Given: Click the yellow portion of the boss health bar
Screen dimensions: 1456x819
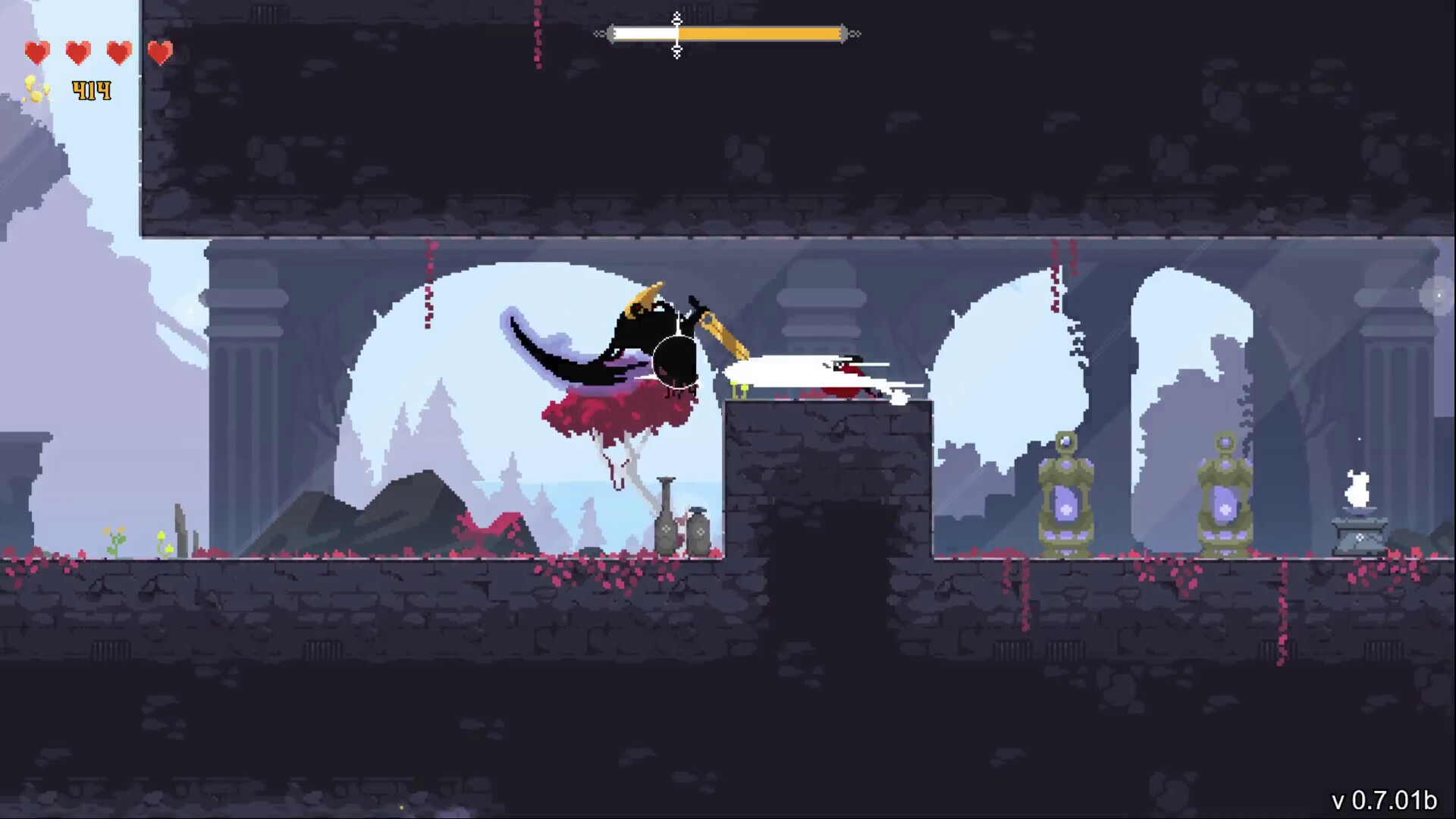Looking at the screenshot, I should pos(758,33).
